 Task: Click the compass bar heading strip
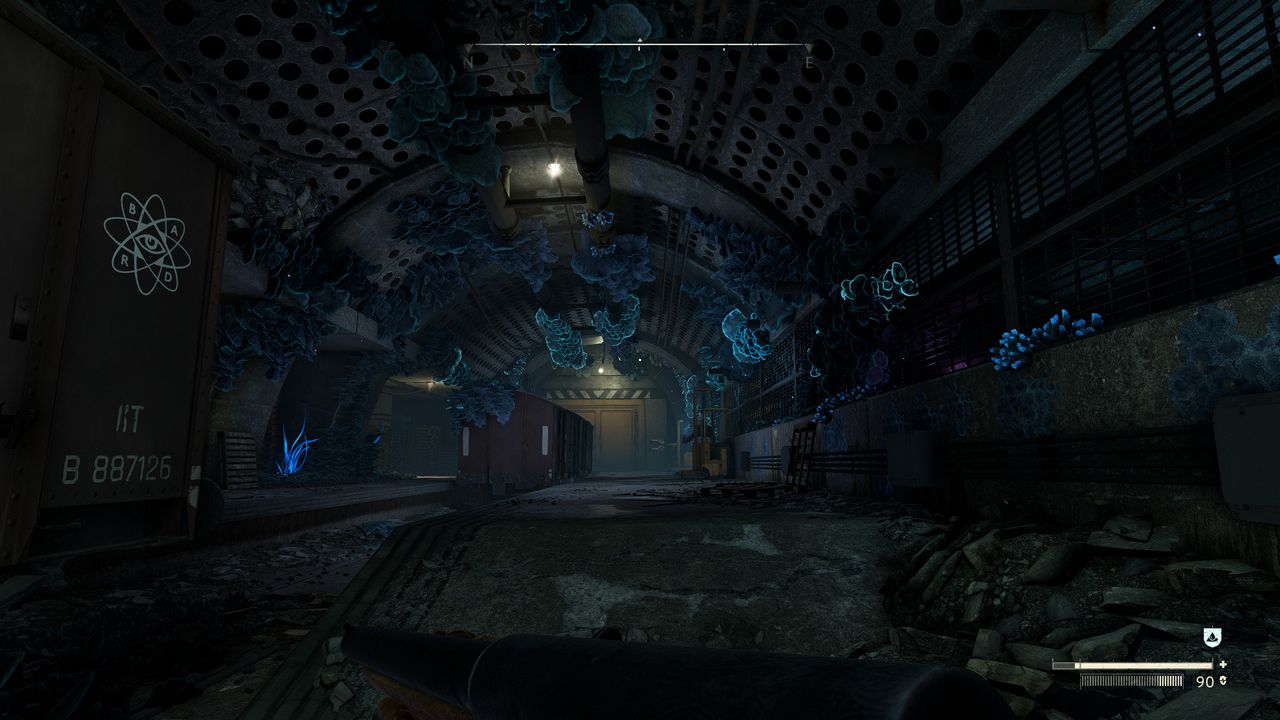(639, 46)
